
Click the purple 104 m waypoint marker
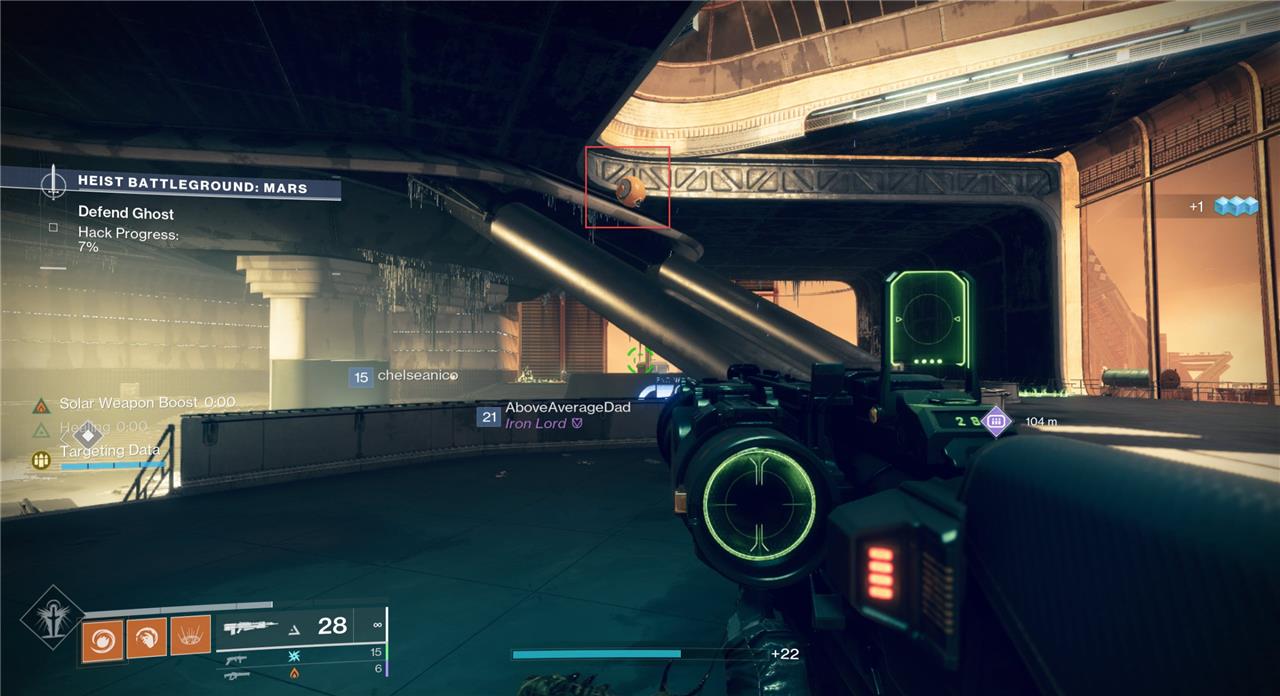point(996,422)
